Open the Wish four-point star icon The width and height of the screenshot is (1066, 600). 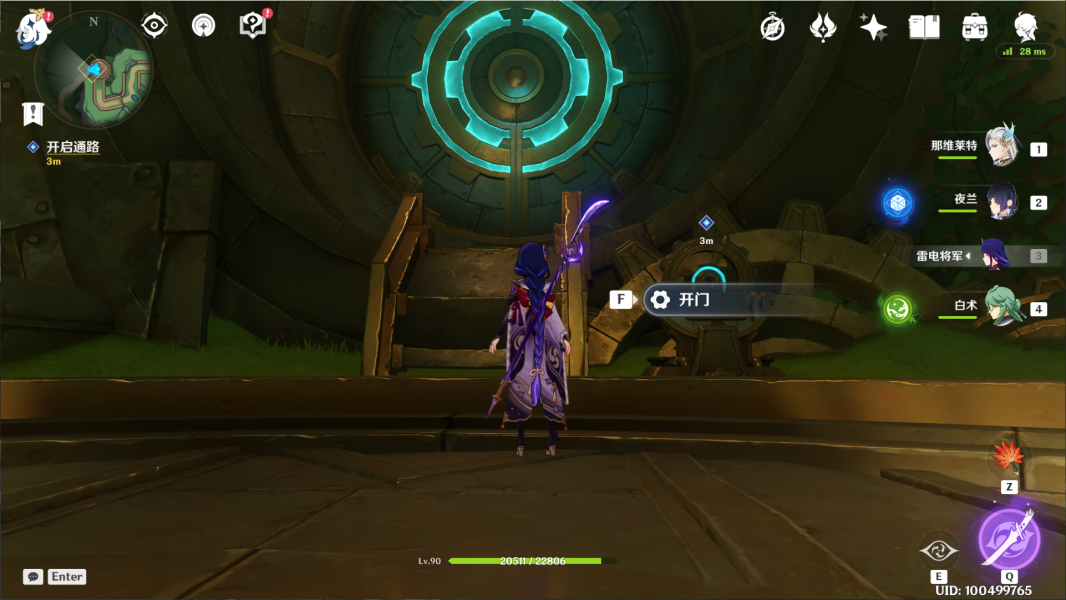click(873, 27)
